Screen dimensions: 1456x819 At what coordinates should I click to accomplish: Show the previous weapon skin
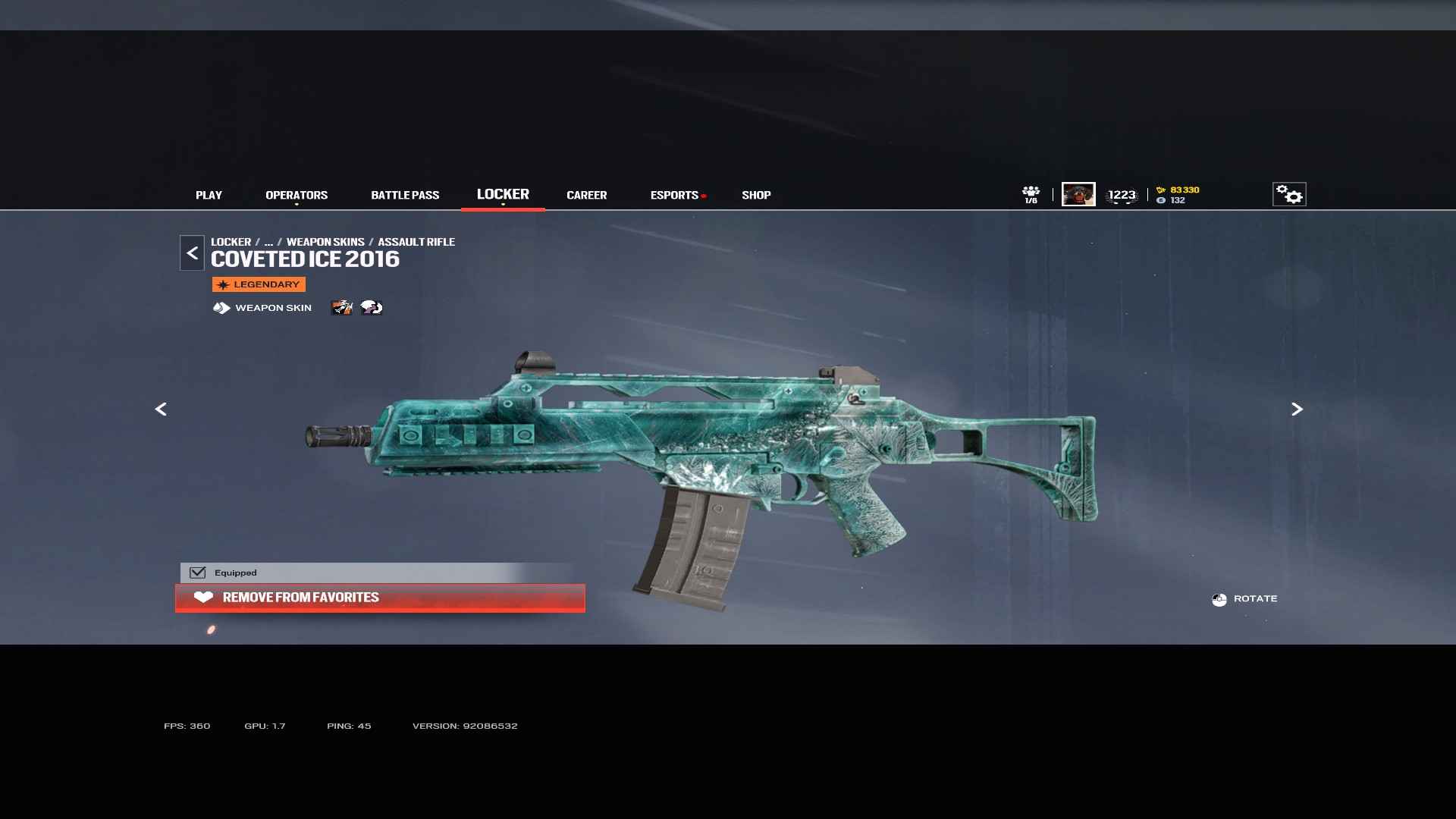161,409
